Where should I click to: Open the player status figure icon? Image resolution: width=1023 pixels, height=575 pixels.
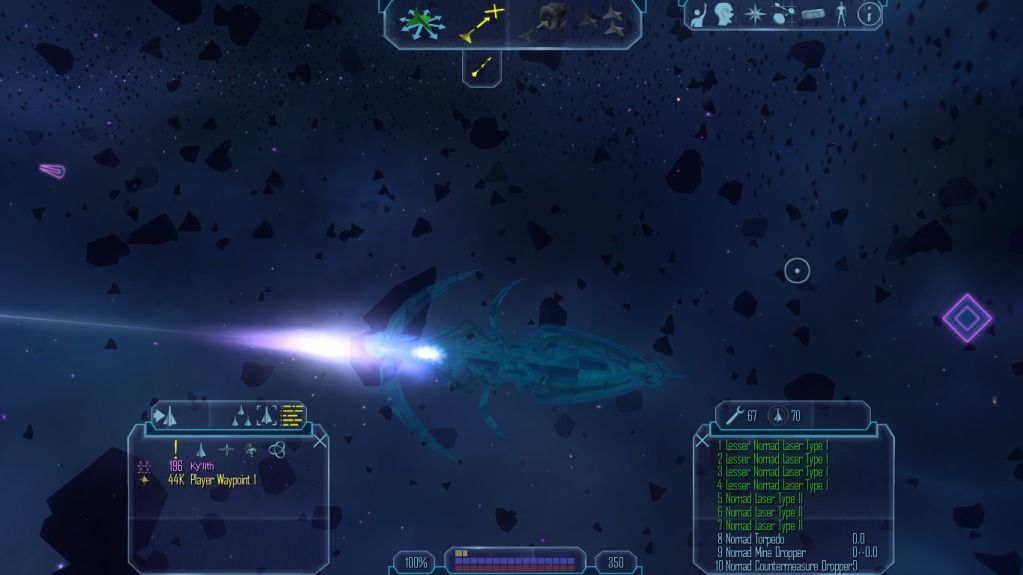point(841,14)
